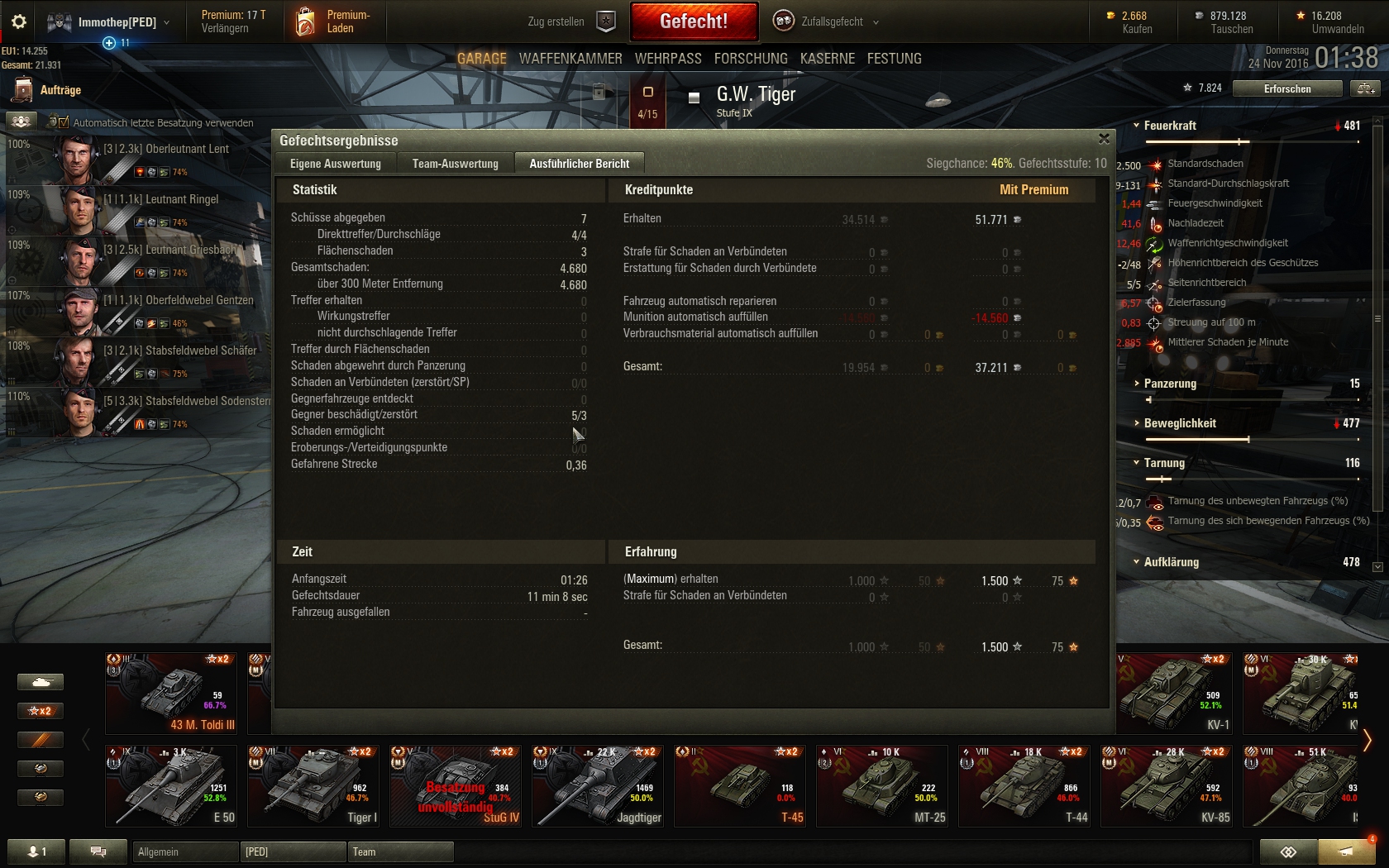1389x868 pixels.
Task: Toggle Automatisch letzte Besatzung verwenden
Action: point(58,122)
